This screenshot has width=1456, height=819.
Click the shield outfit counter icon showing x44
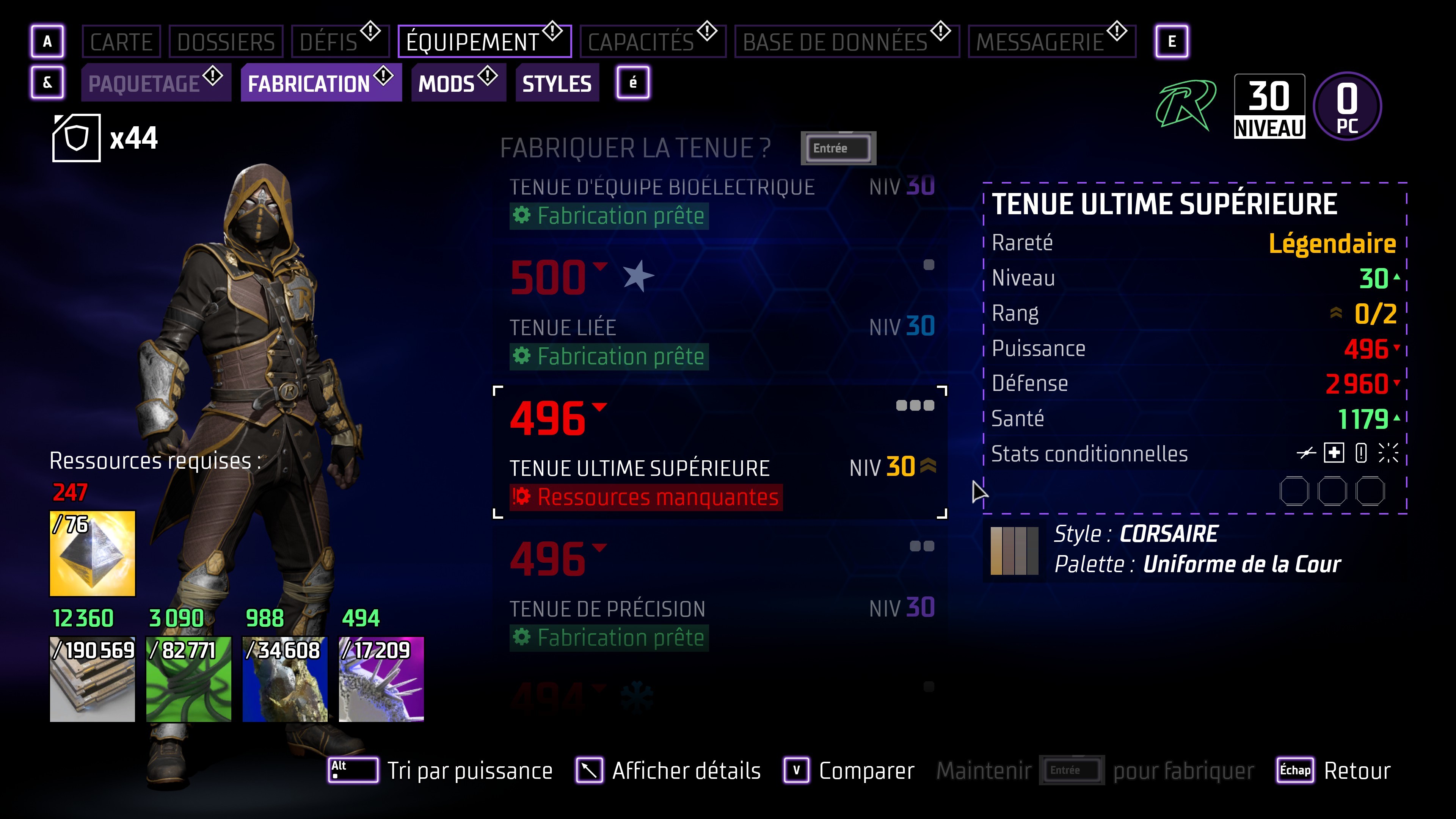[x=77, y=137]
